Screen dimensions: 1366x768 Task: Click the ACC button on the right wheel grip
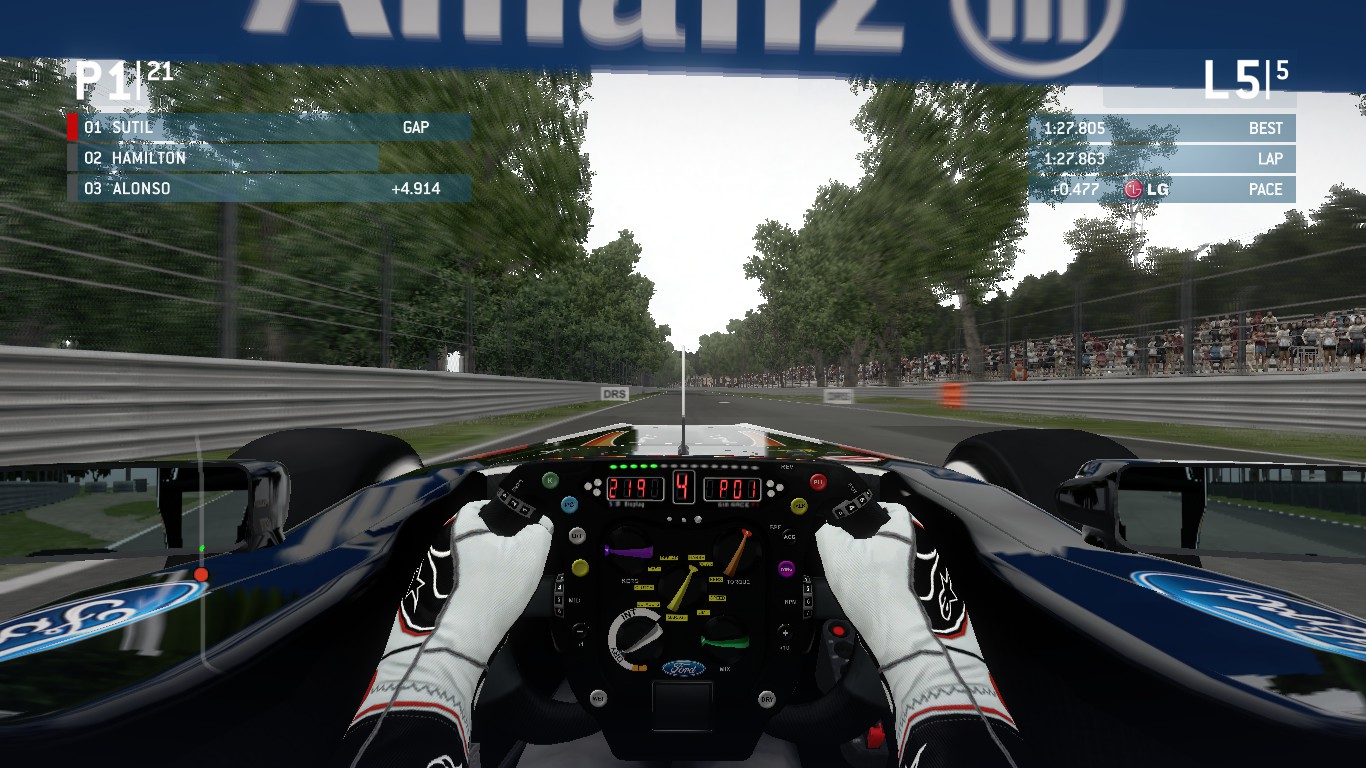[788, 535]
